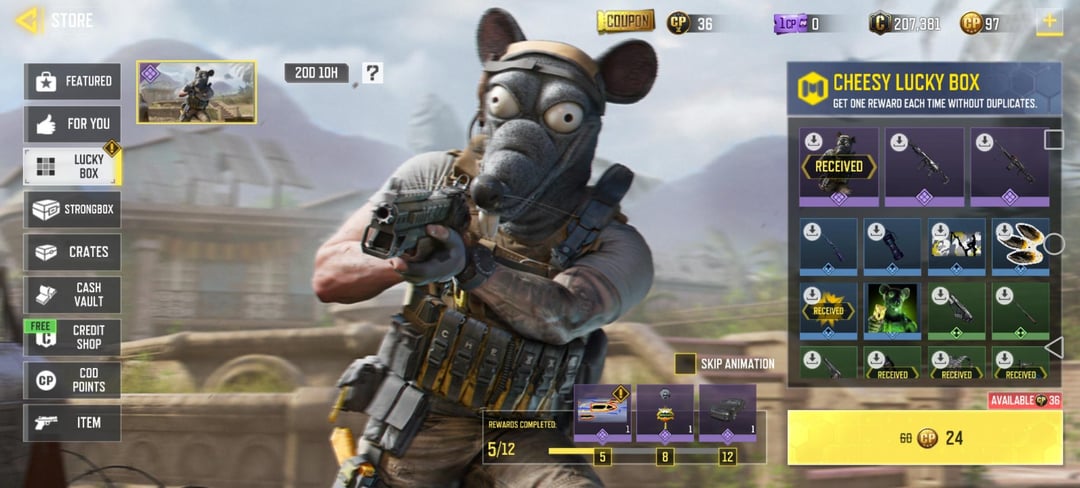Select the received rat soldier reward tile
This screenshot has width=1080, height=488.
coord(839,166)
